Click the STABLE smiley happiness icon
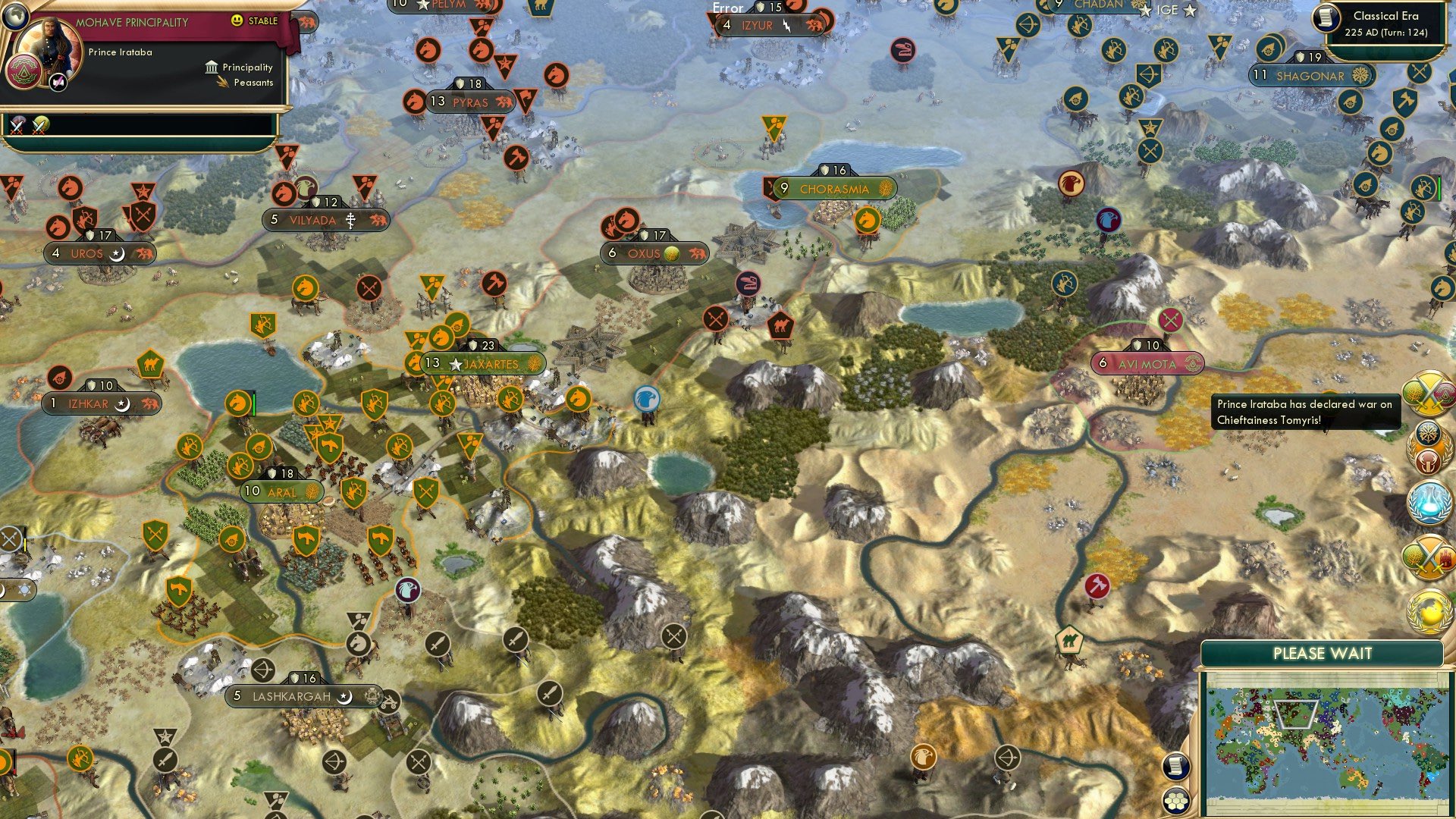 [x=237, y=22]
